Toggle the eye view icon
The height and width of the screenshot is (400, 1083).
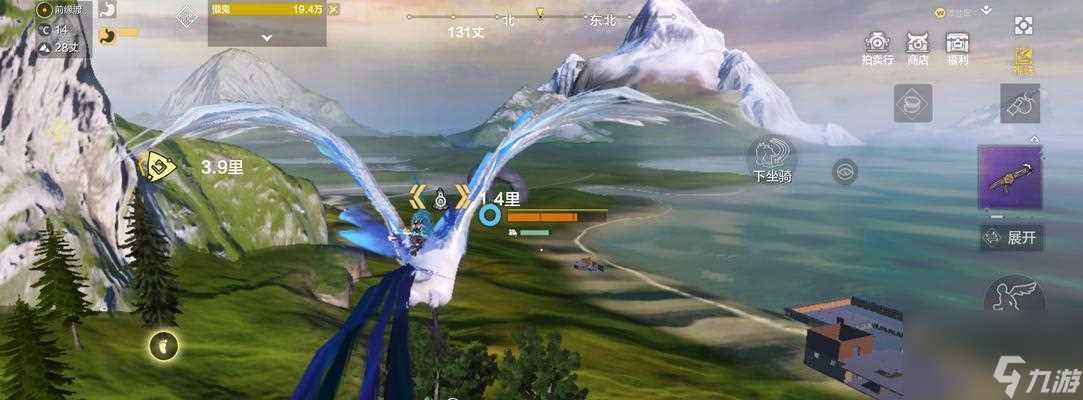(845, 172)
